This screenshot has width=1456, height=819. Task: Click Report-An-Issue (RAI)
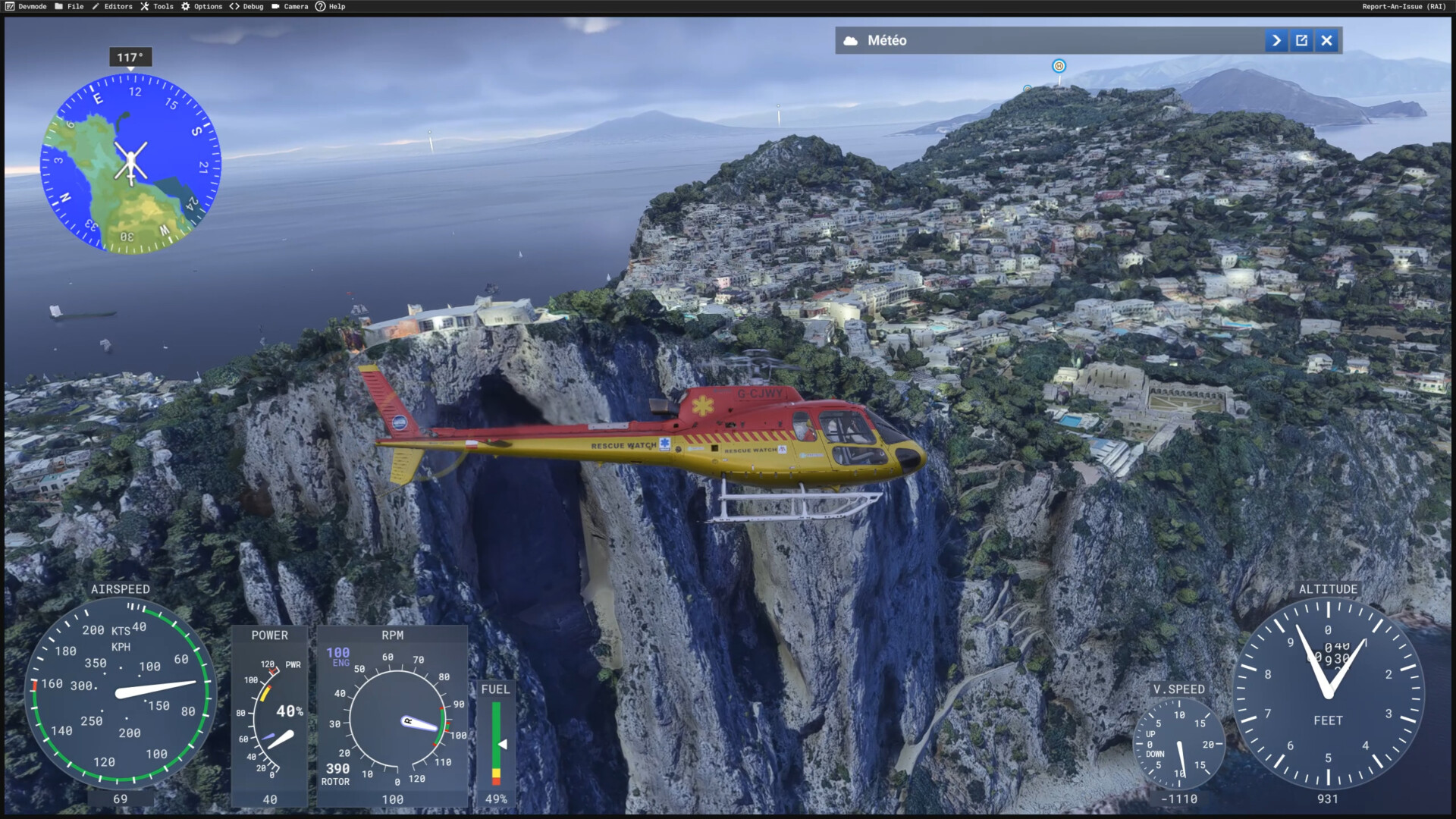[1404, 7]
